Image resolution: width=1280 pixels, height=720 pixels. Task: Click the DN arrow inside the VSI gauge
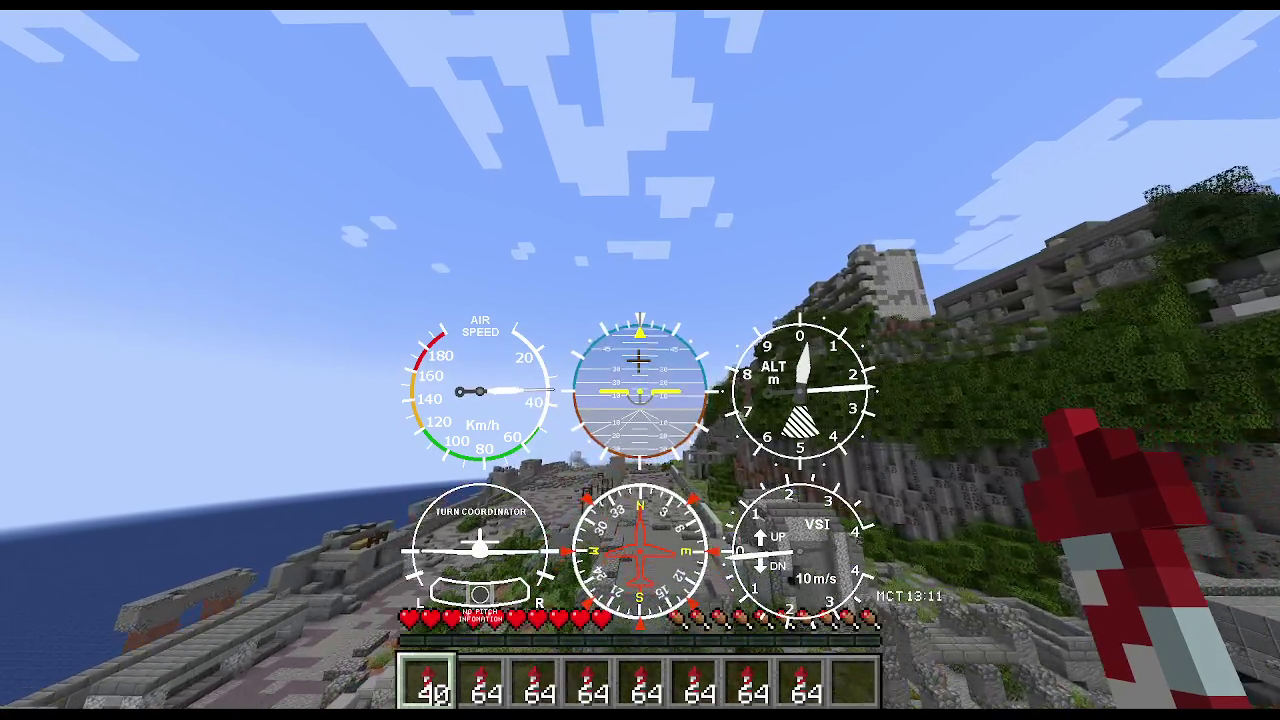click(x=762, y=565)
